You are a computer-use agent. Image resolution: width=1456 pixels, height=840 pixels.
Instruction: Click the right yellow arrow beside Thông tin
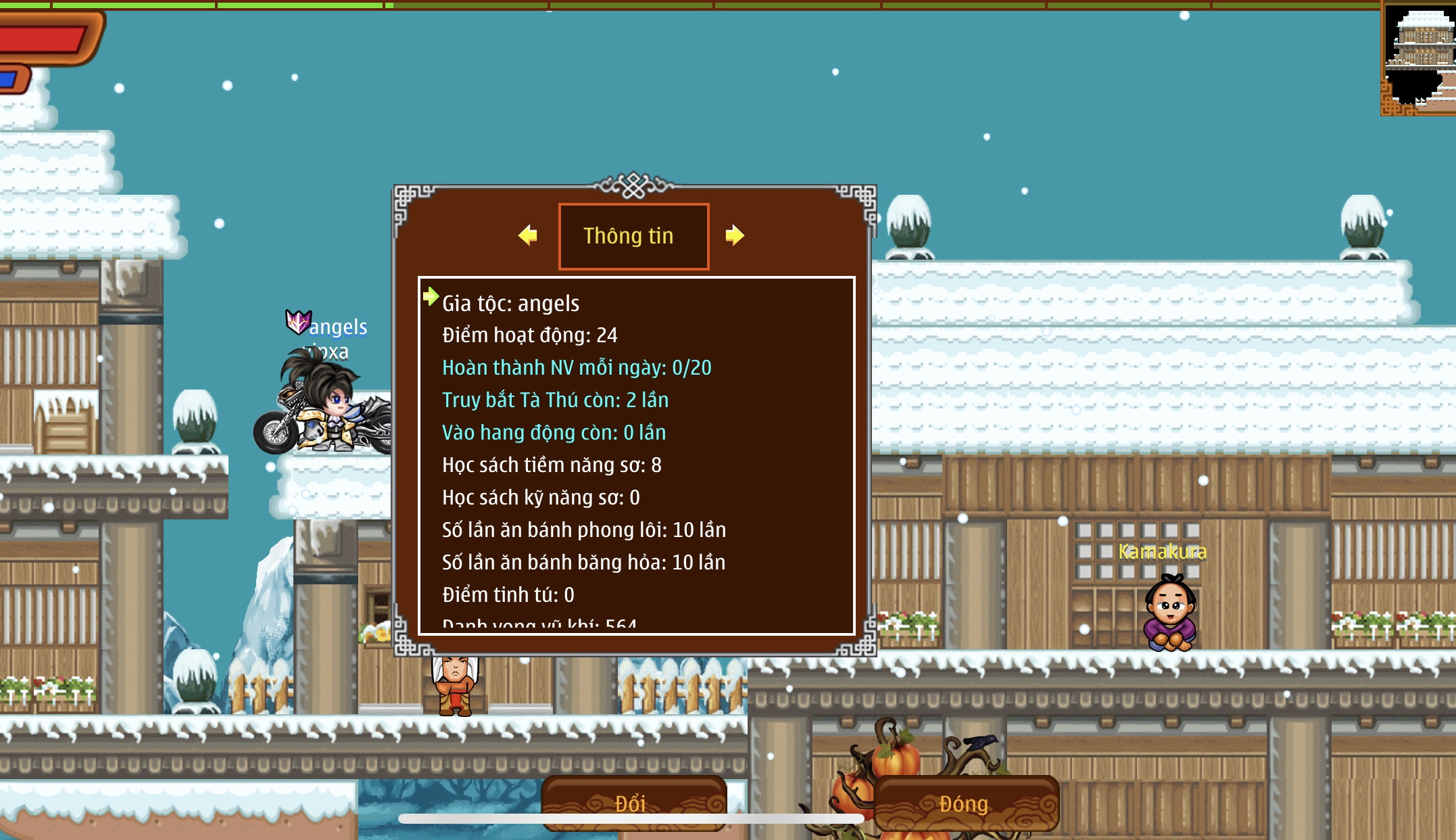click(x=735, y=235)
